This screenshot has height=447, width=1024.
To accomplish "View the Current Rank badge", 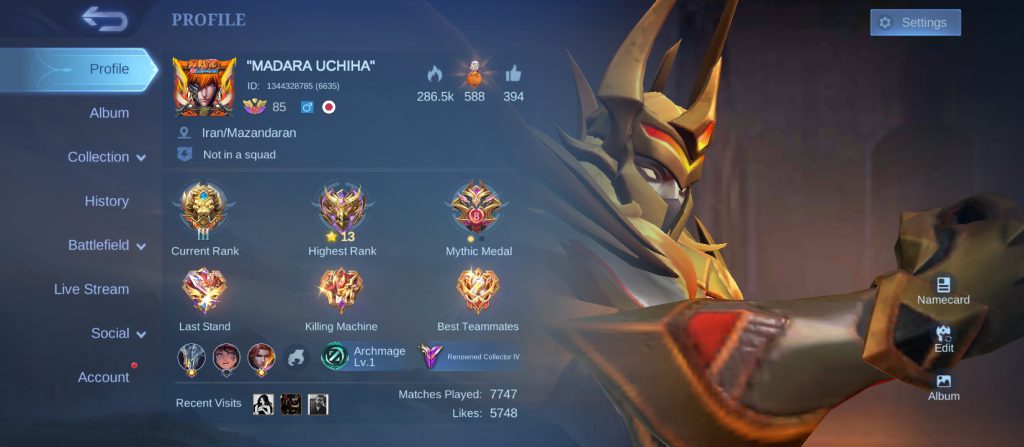I will pyautogui.click(x=204, y=210).
